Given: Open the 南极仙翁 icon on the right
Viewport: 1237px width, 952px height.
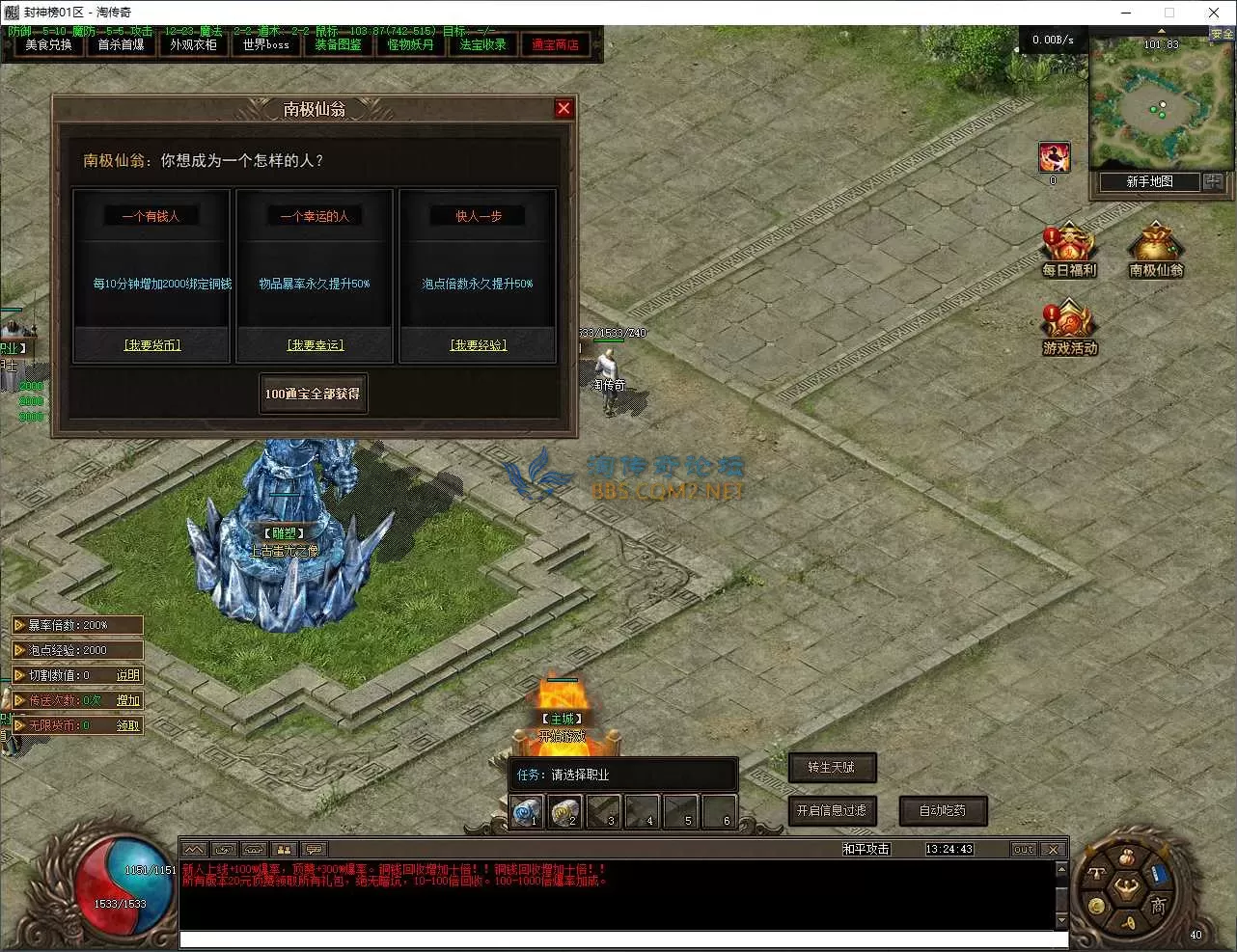Looking at the screenshot, I should pyautogui.click(x=1156, y=251).
